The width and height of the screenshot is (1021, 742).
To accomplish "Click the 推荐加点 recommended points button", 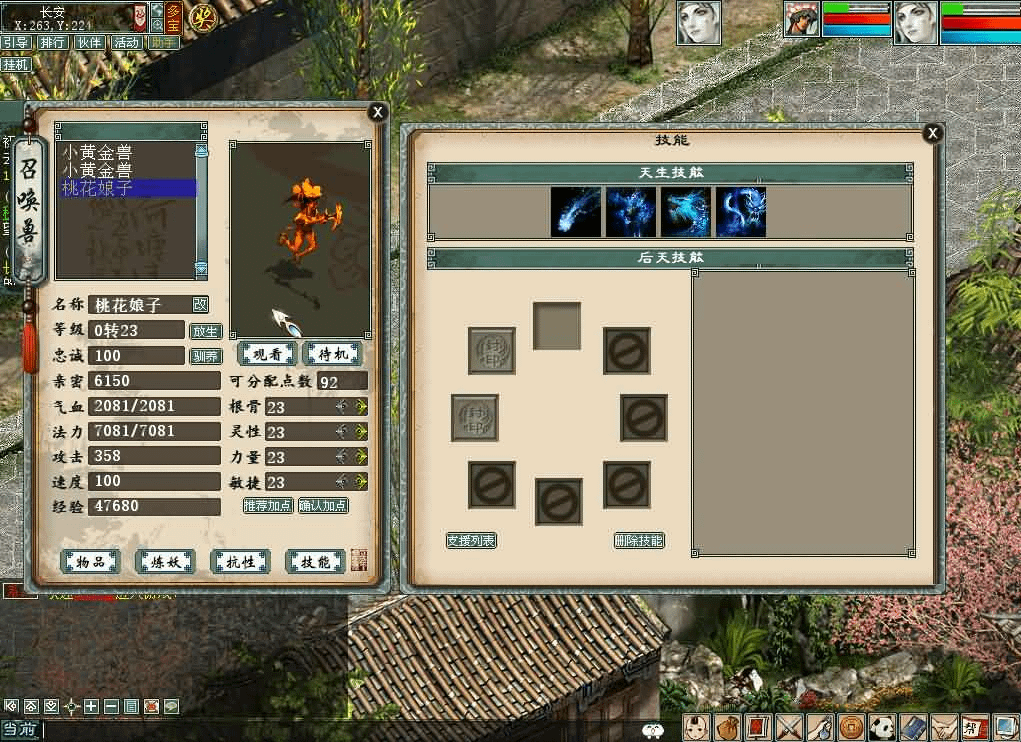I will pyautogui.click(x=268, y=506).
